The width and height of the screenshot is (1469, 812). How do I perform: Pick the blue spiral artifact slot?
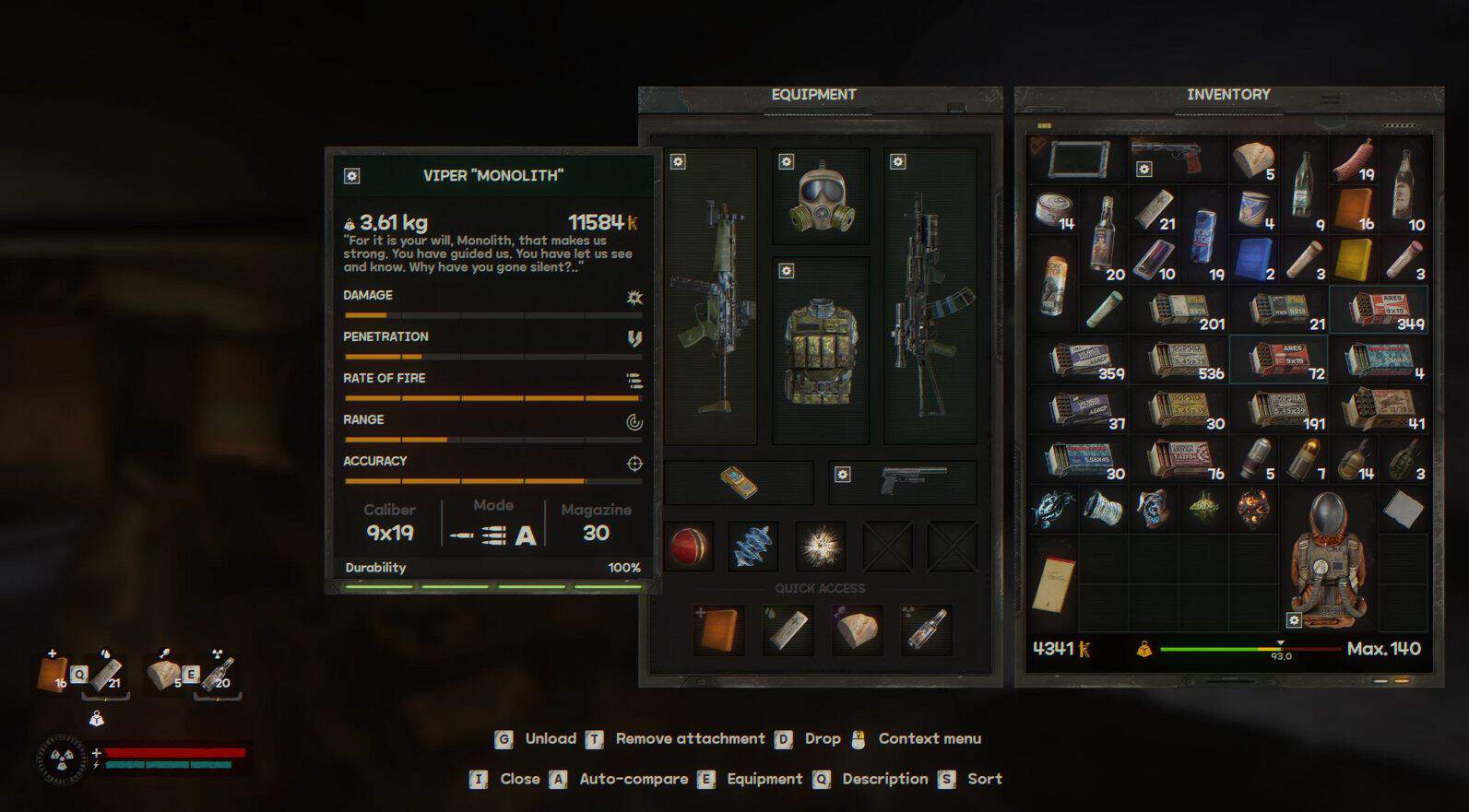point(753,547)
